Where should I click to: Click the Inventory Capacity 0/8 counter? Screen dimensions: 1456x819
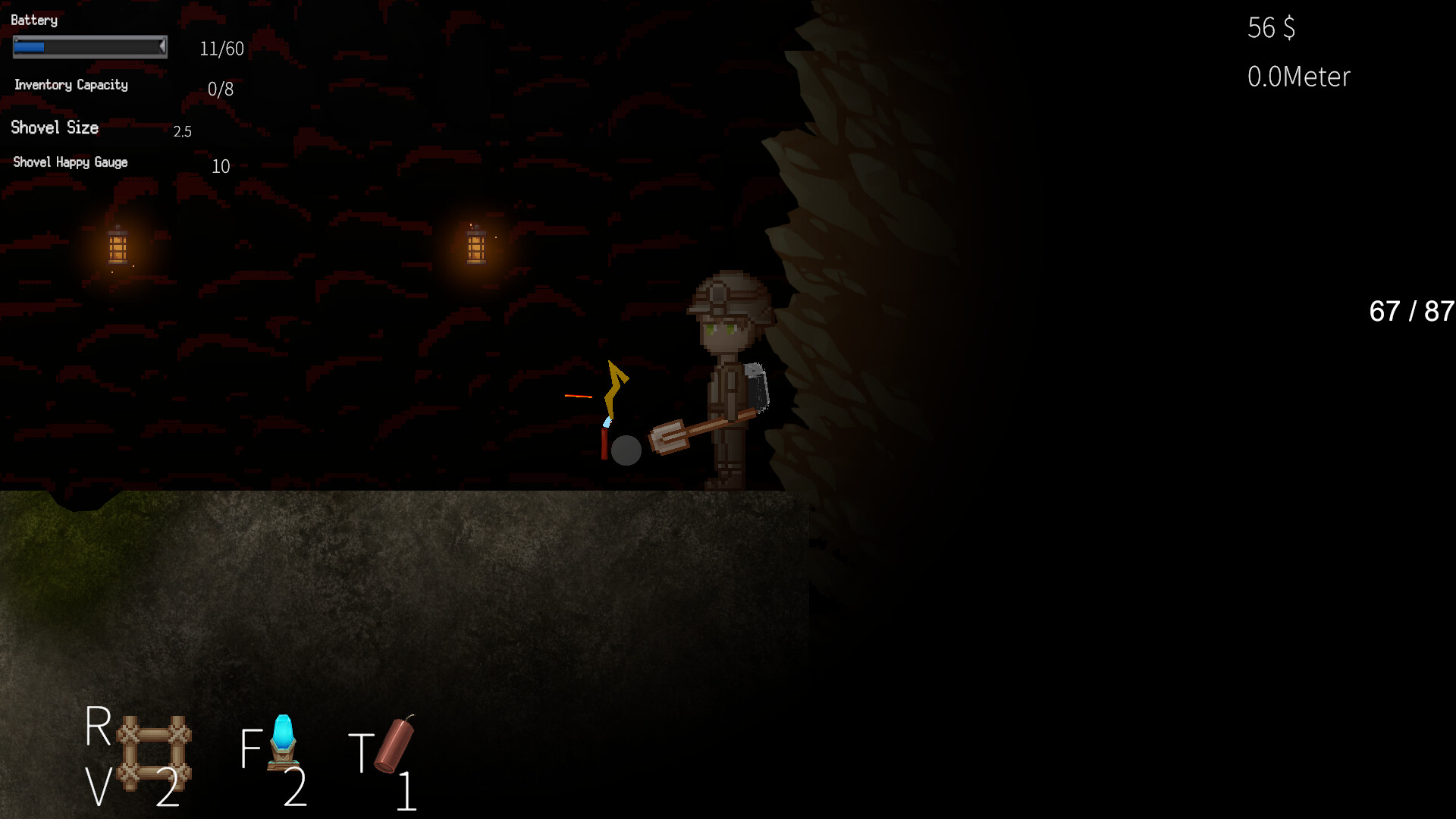[x=220, y=89]
